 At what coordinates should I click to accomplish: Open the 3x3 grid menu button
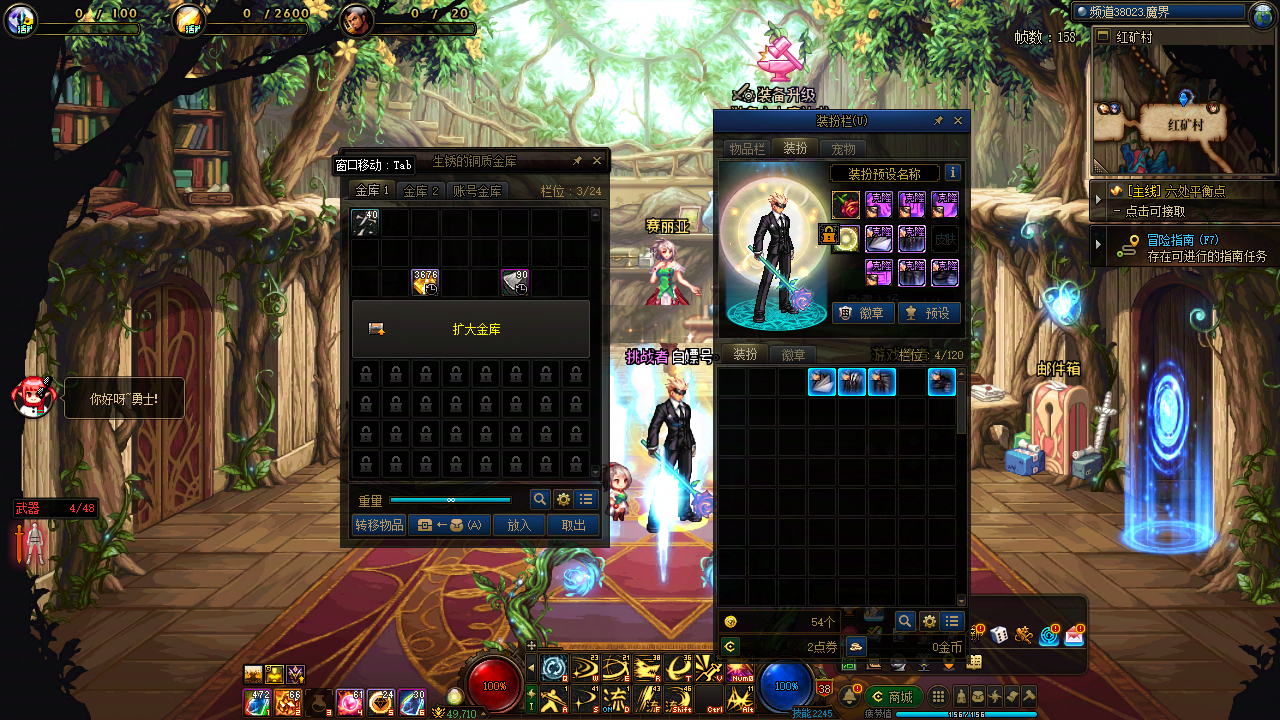938,697
